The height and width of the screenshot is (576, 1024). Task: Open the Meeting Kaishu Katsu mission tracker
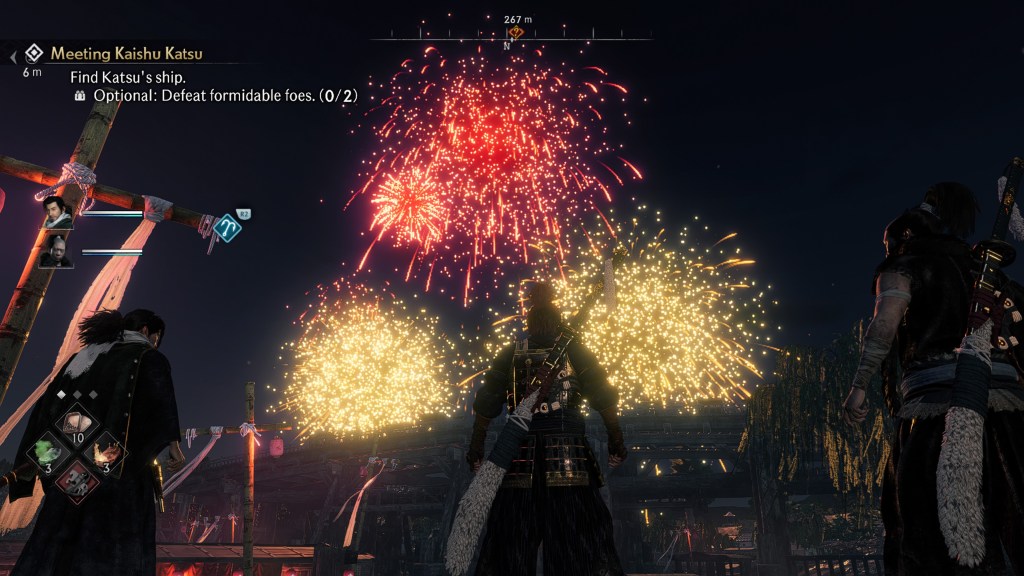point(126,53)
